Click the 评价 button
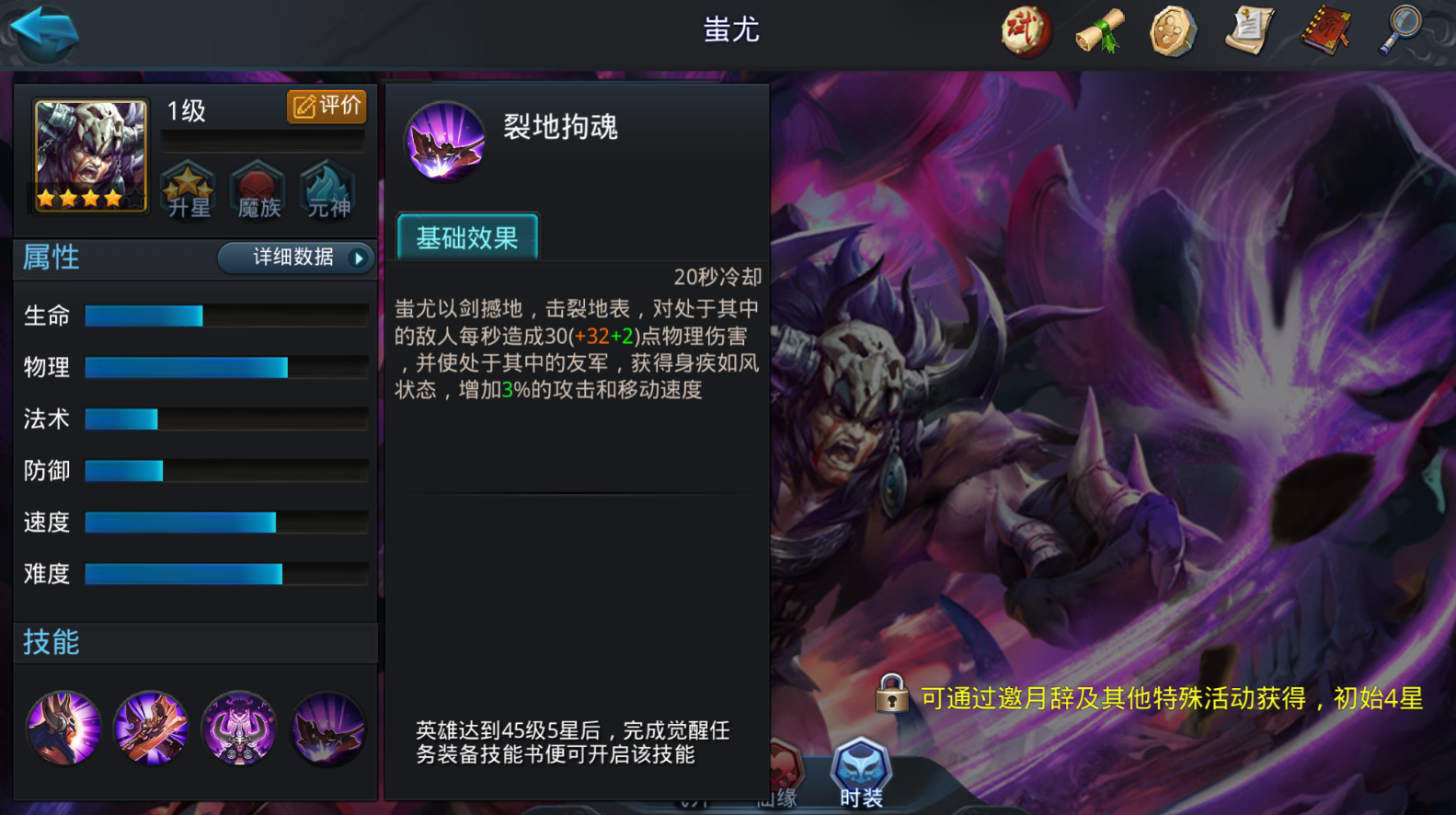 [326, 106]
